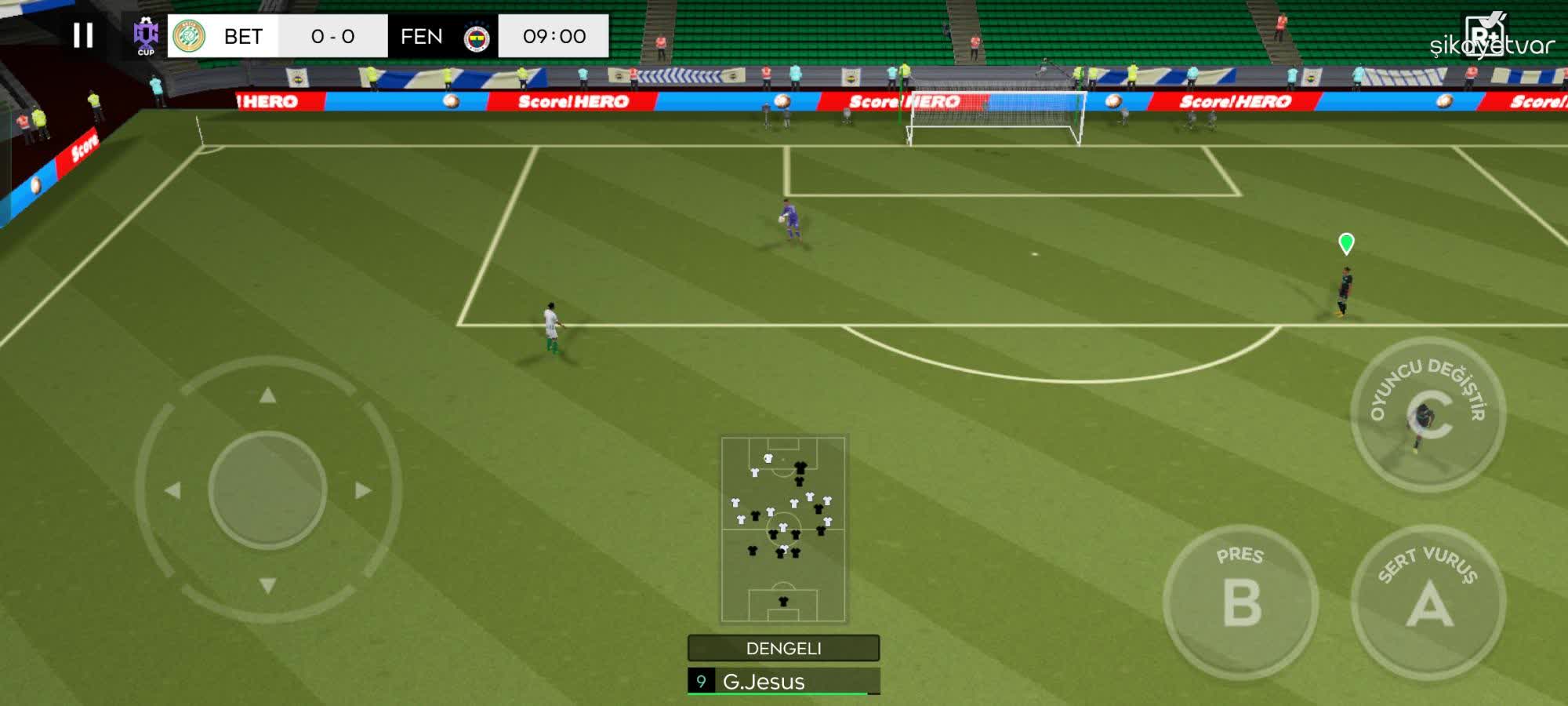Screen dimensions: 1568x706
Task: Tap the FEN team name label
Action: coord(420,35)
